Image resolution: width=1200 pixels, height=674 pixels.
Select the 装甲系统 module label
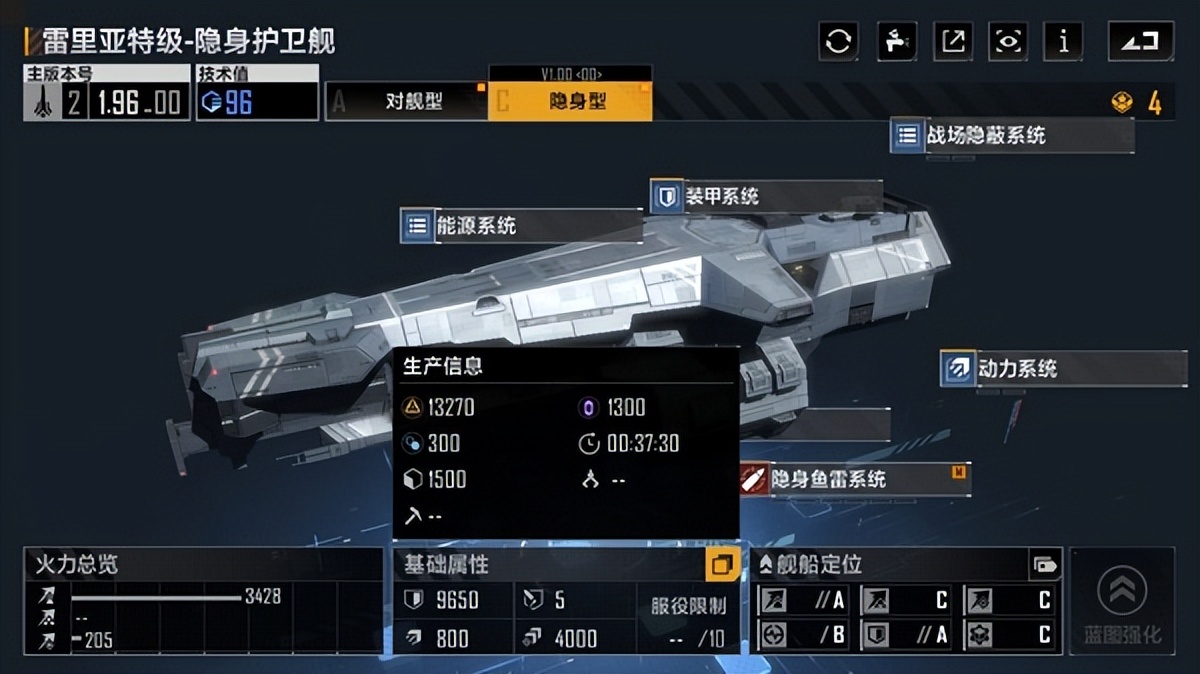(765, 196)
